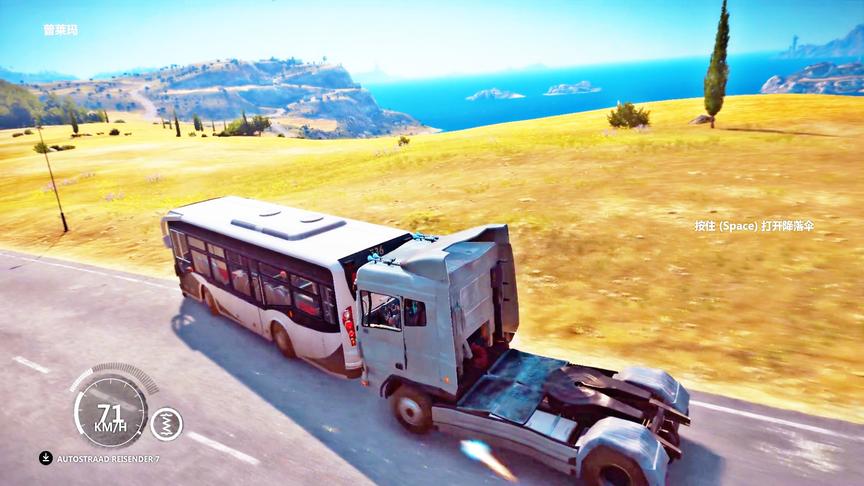Click the spring coil icon beside the speedometer

[x=166, y=424]
